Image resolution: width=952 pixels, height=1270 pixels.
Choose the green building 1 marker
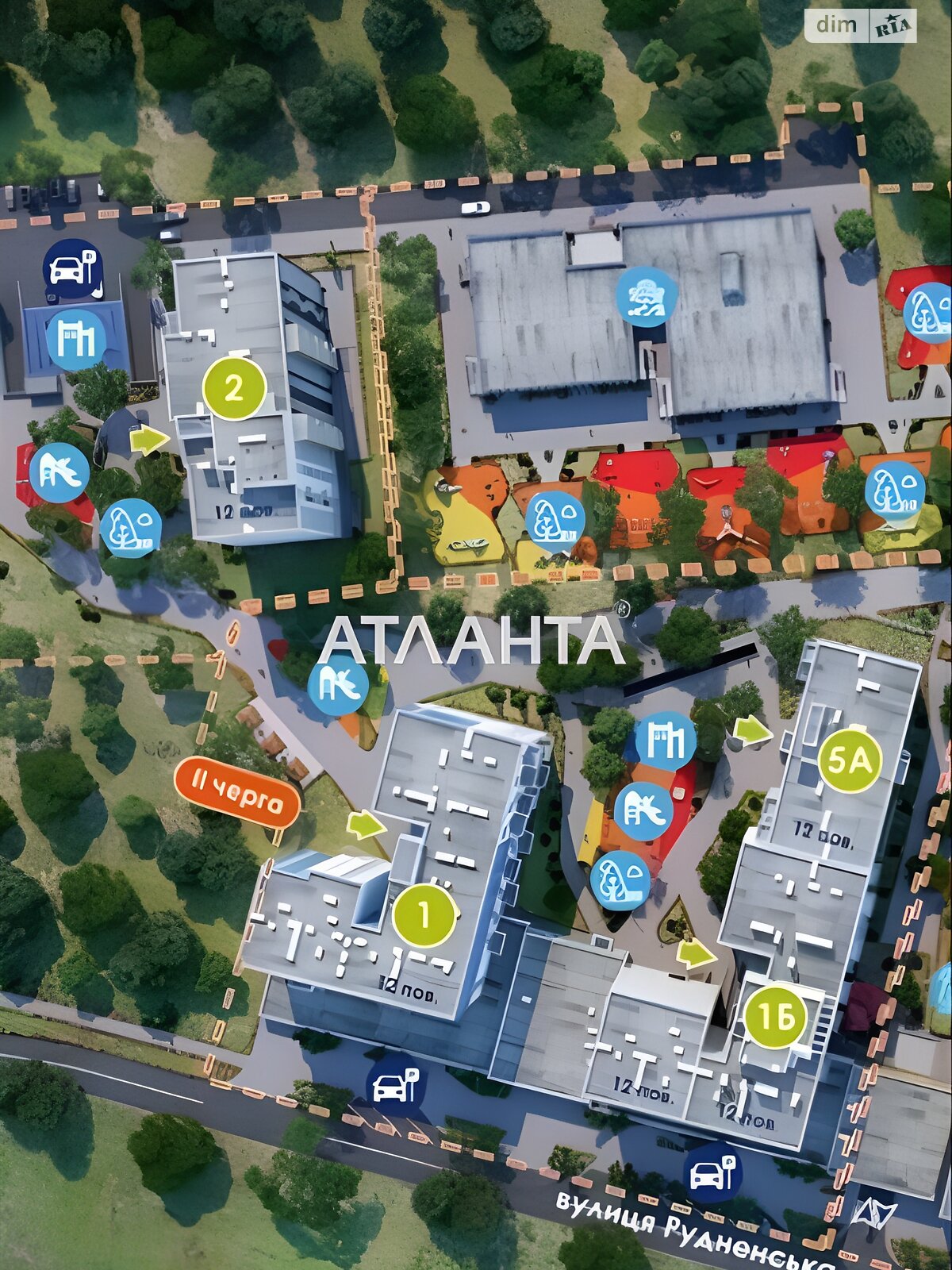tap(424, 915)
